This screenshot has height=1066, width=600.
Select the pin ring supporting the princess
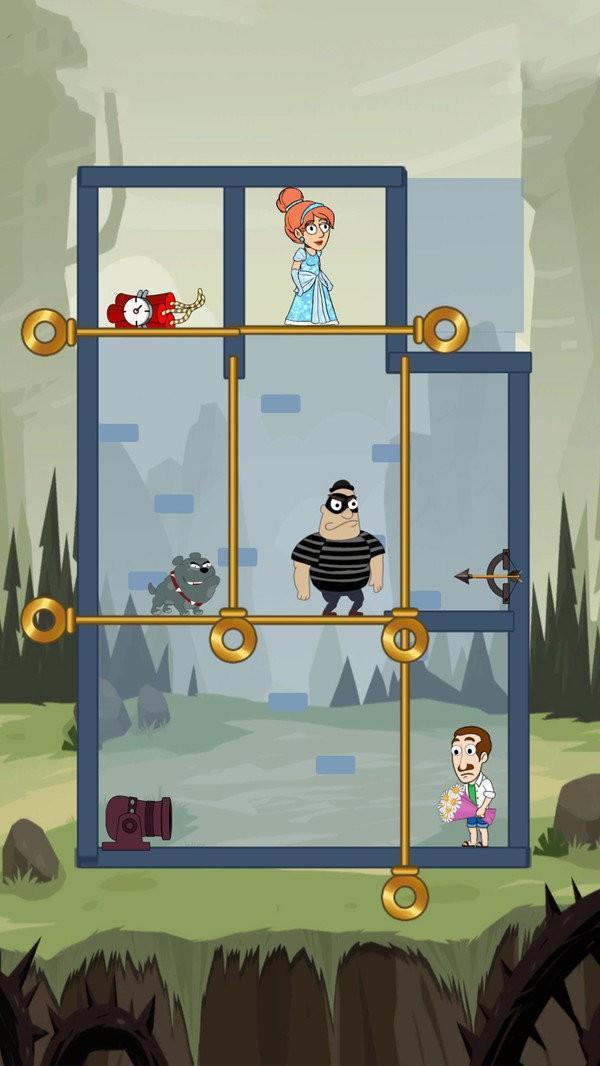pos(444,330)
